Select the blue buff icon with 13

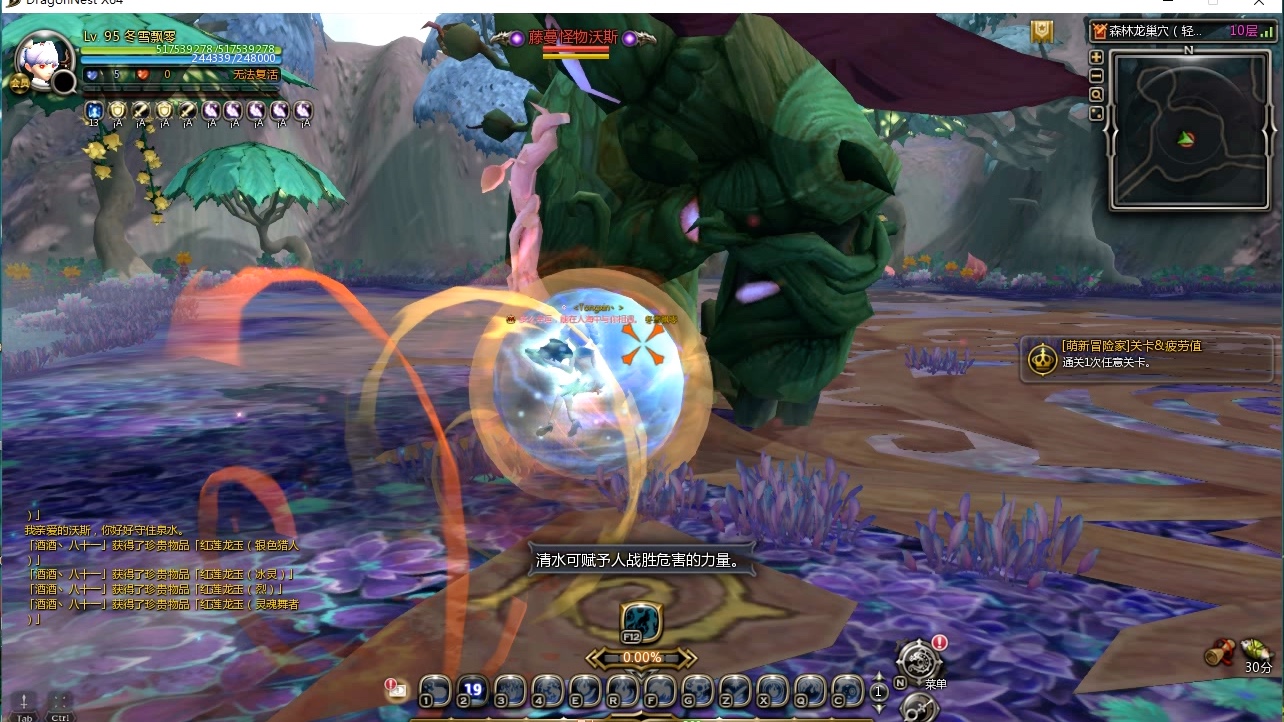click(x=94, y=110)
